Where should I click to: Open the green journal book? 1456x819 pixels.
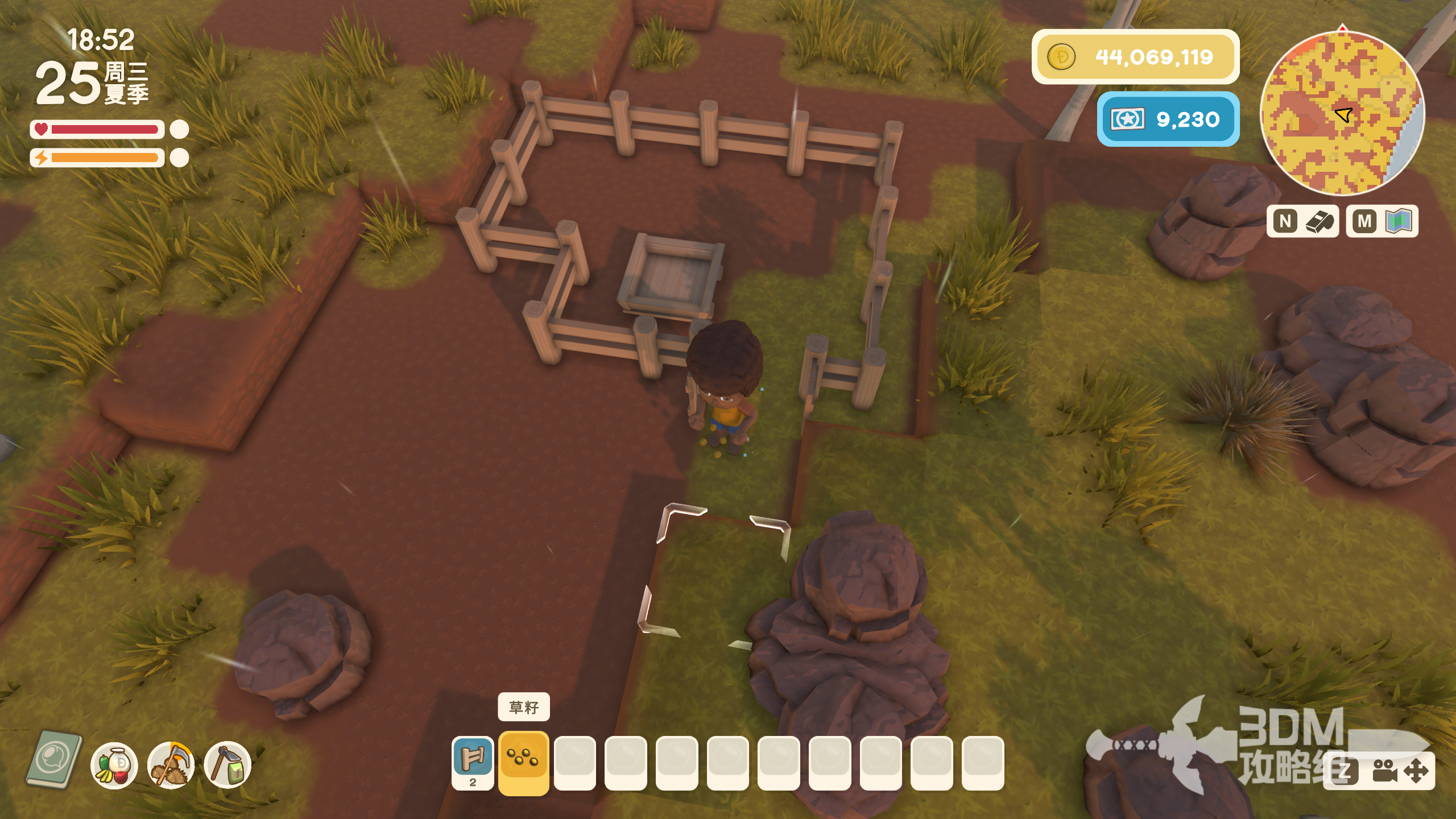pyautogui.click(x=55, y=760)
